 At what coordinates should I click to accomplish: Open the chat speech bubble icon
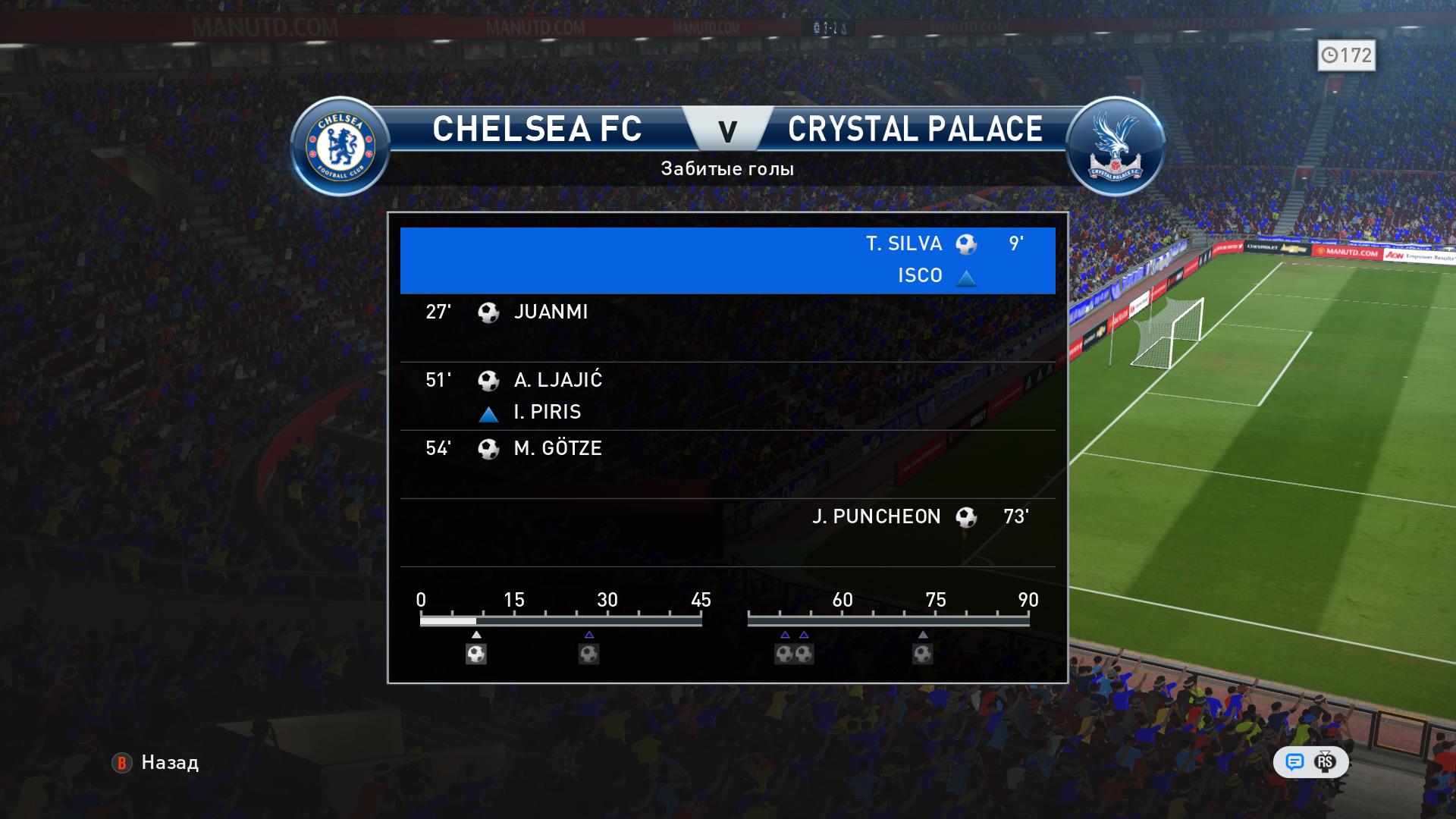tap(1294, 762)
